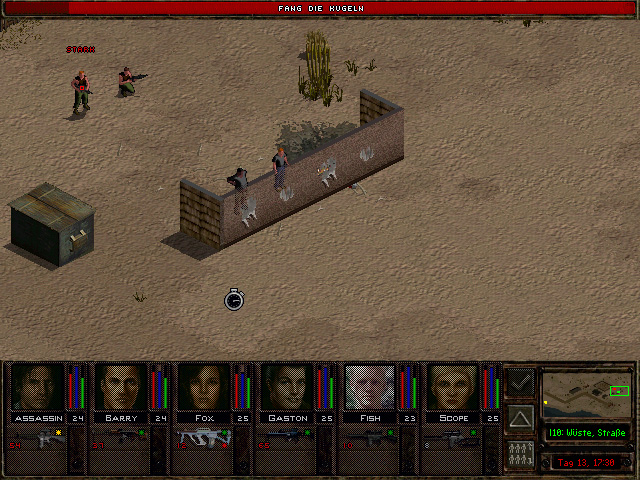Select Barry's portrait
This screenshot has width=640, height=480.
pos(120,387)
